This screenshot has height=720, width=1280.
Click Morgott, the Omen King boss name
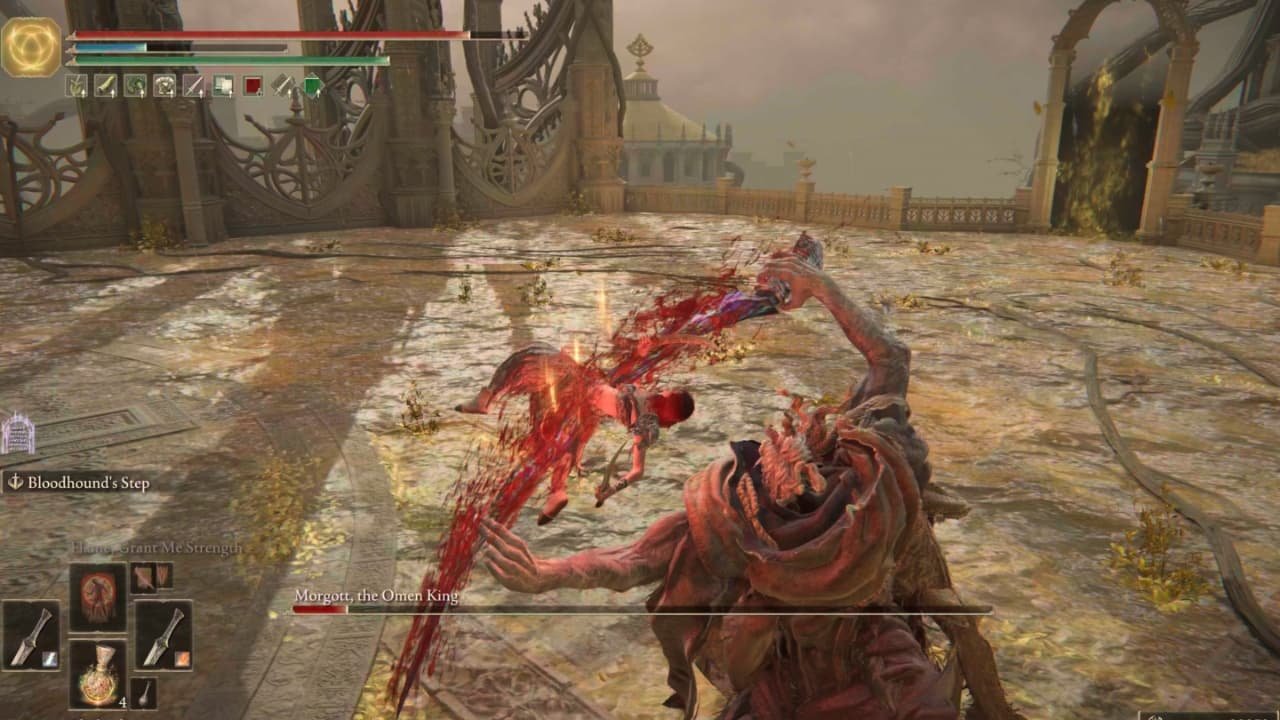(x=376, y=595)
